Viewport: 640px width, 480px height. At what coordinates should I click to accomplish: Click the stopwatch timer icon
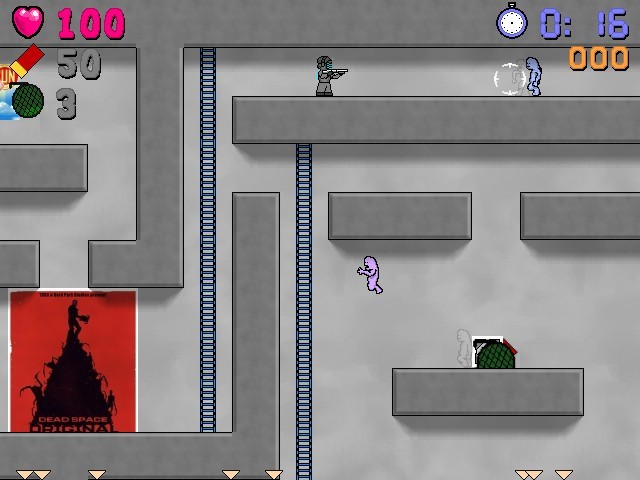[512, 20]
